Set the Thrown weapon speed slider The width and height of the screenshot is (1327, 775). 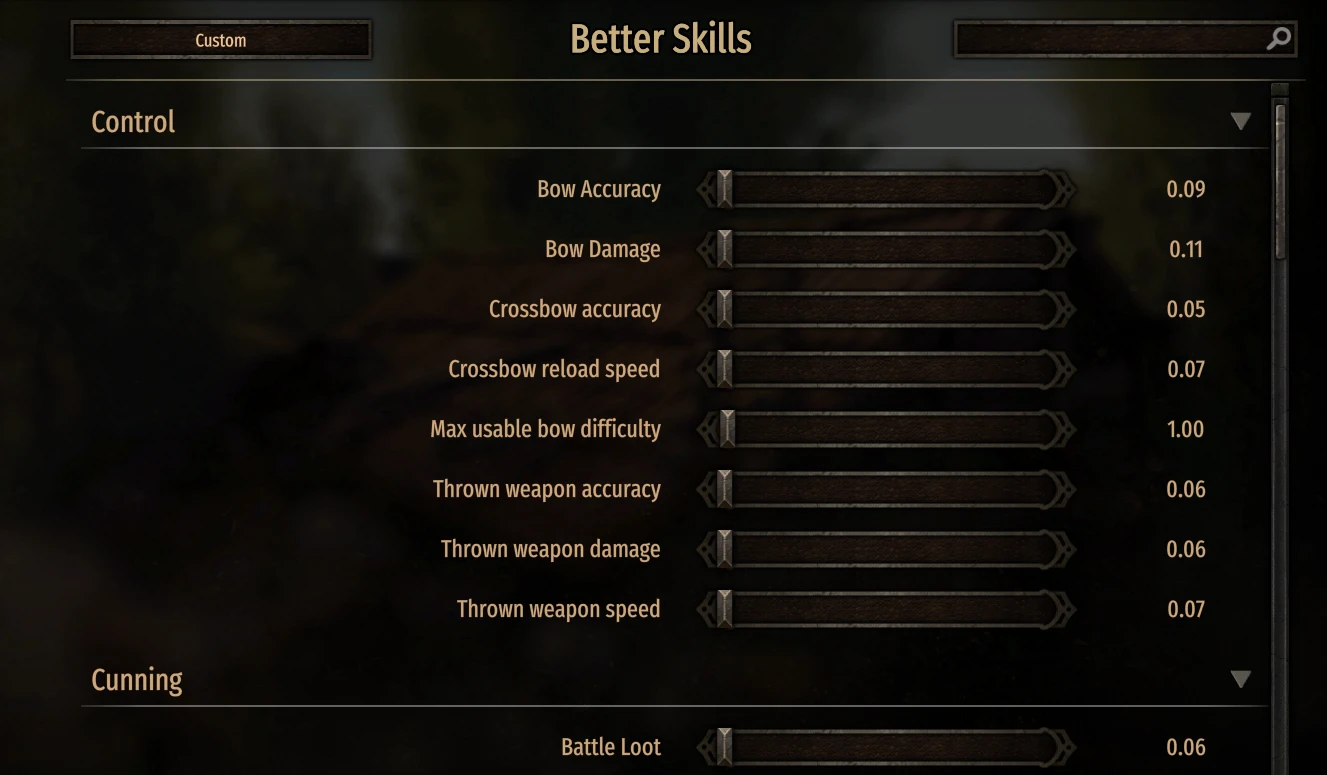click(x=885, y=609)
